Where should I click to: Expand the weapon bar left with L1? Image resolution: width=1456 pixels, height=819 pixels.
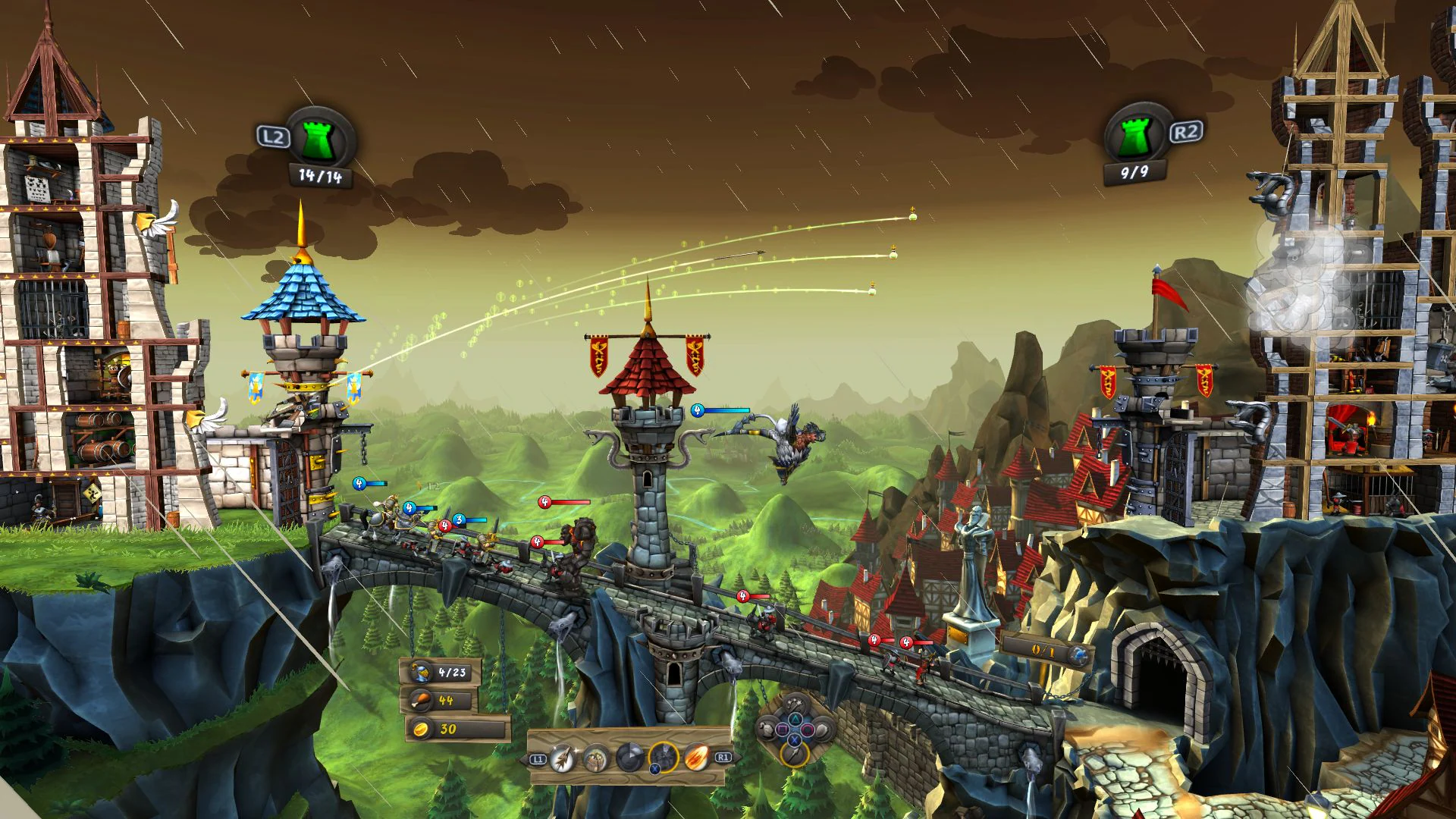point(537,758)
